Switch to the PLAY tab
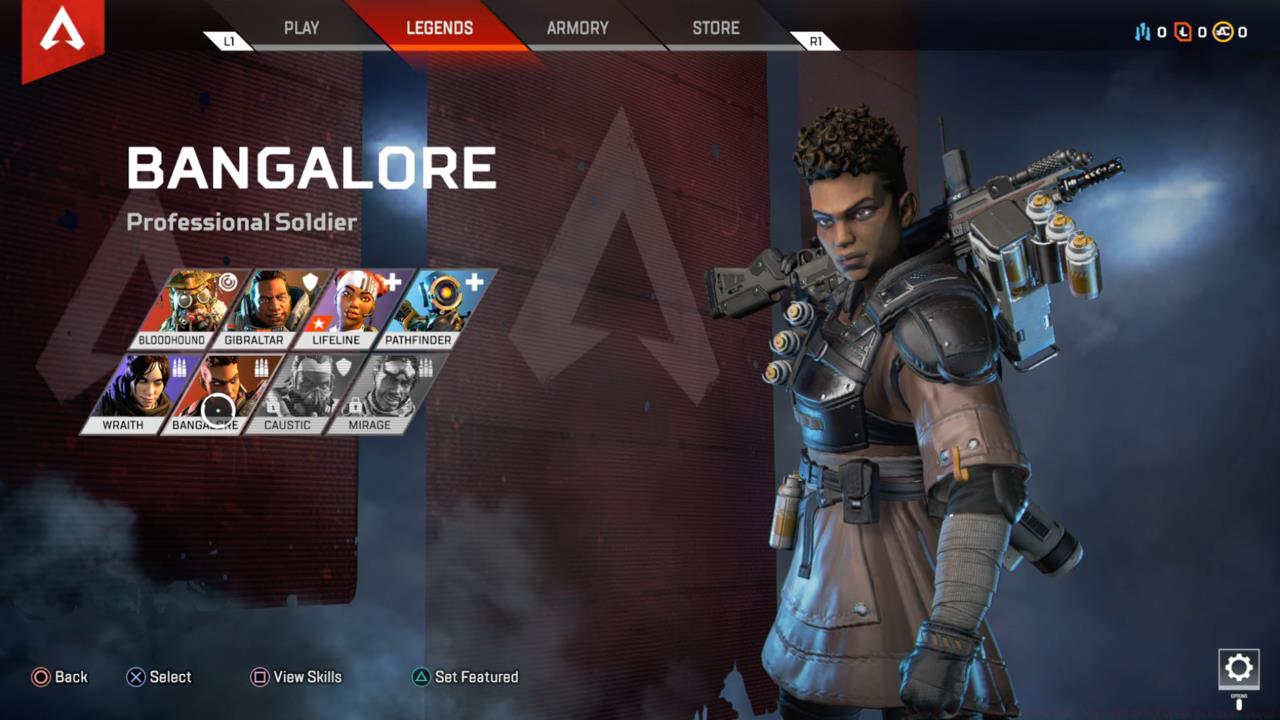 tap(300, 28)
